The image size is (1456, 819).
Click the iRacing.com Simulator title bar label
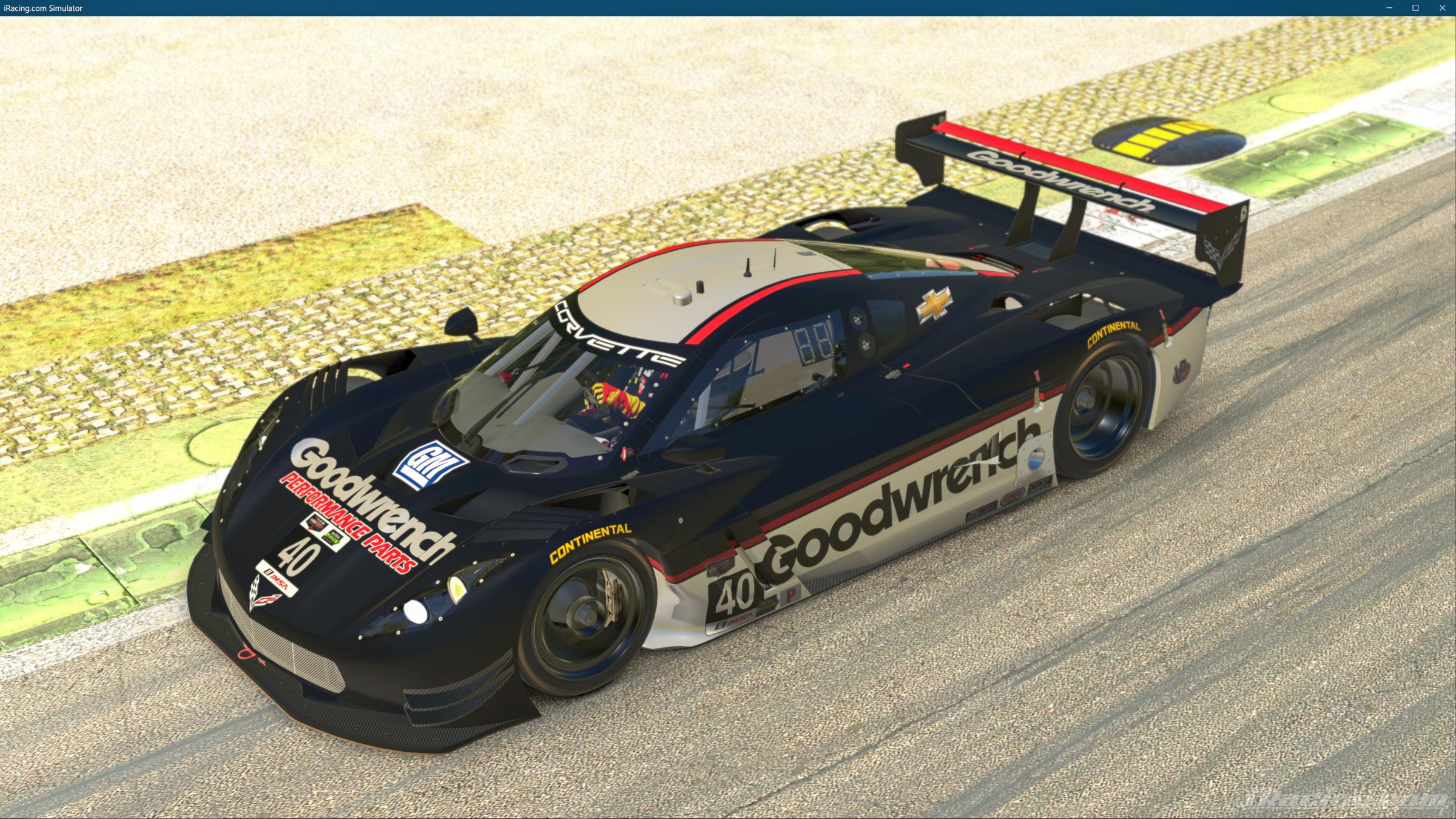pyautogui.click(x=42, y=8)
